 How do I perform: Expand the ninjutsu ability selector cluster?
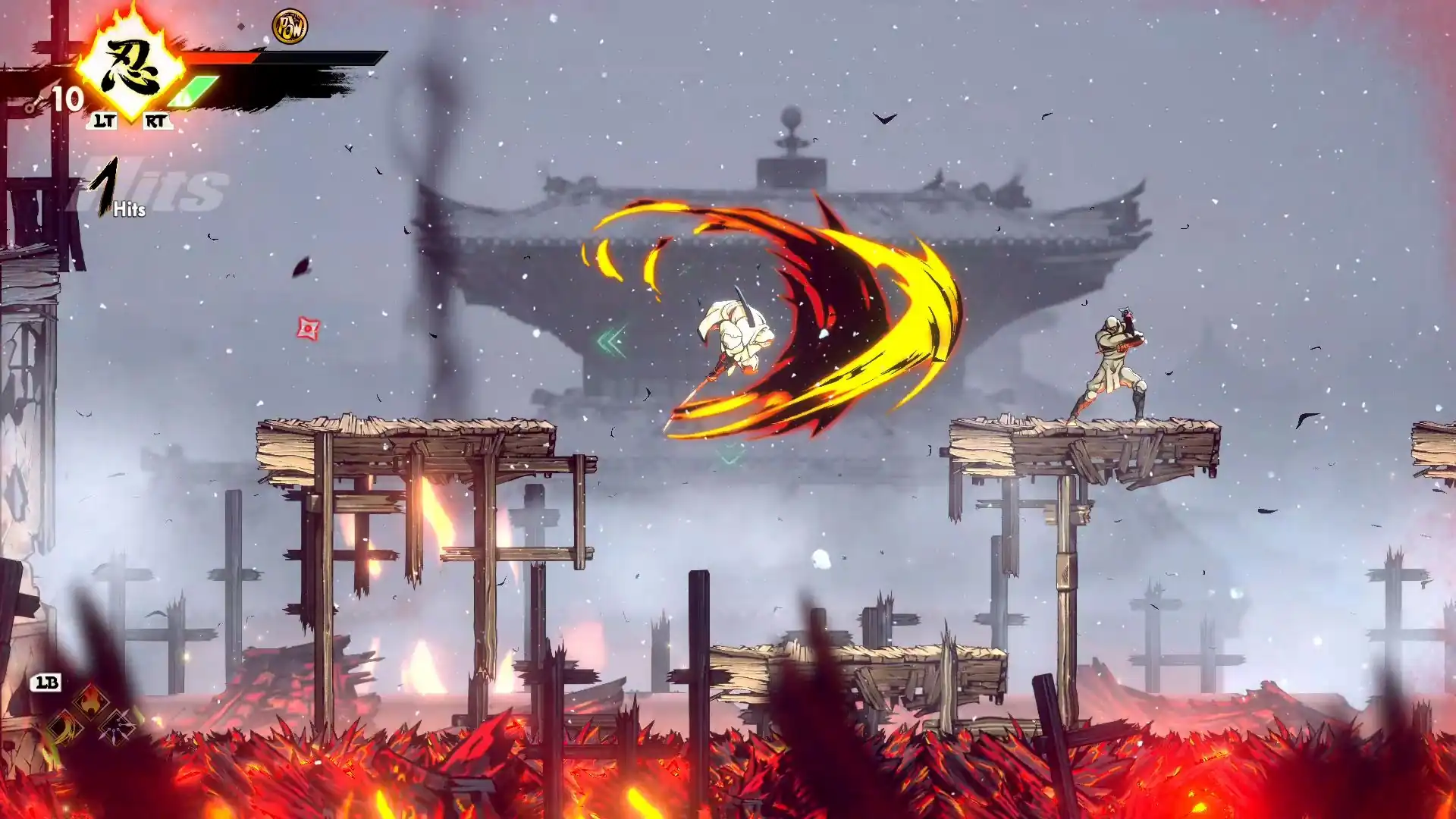[x=89, y=718]
